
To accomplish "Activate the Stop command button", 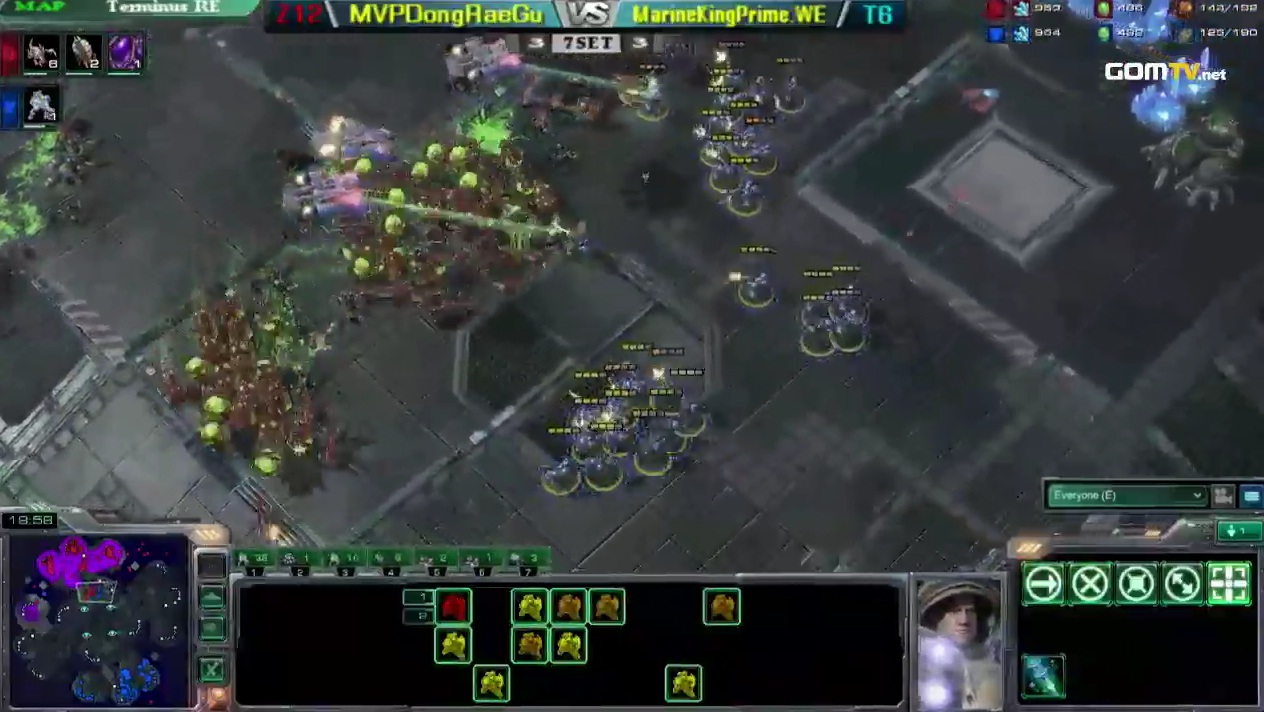I will click(1089, 584).
